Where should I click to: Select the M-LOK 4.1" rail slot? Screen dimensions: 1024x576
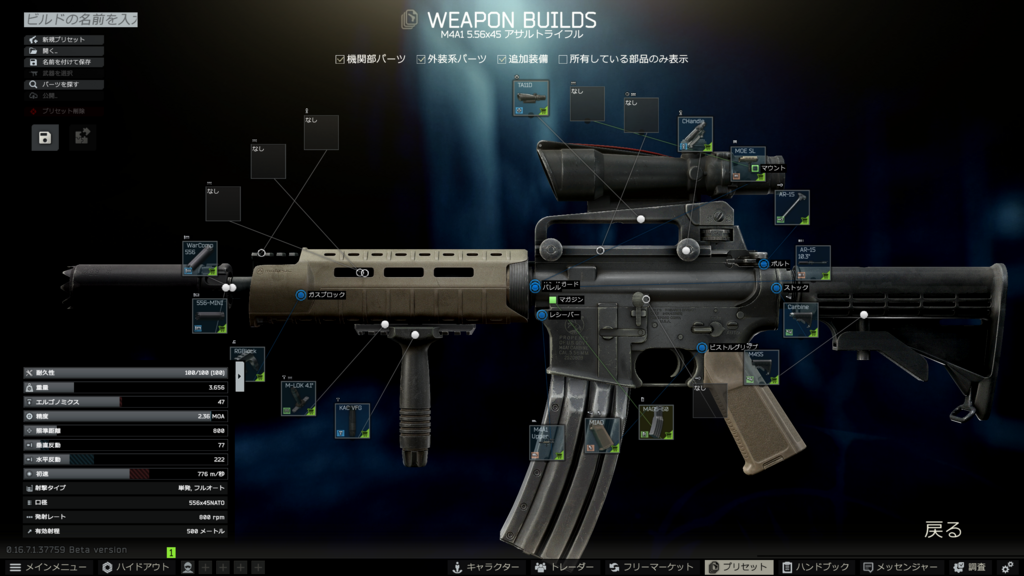[x=298, y=398]
